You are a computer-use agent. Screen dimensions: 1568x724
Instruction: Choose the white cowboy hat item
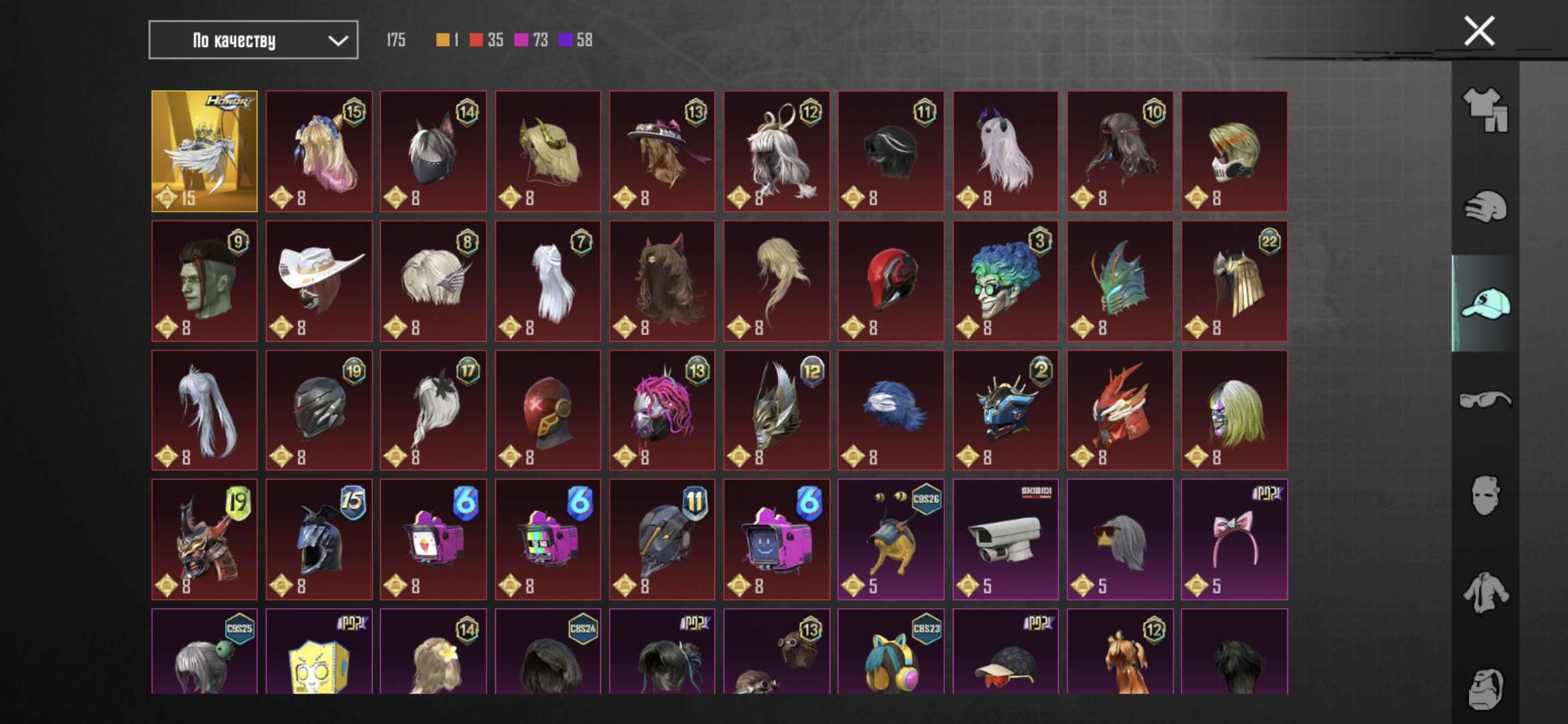319,281
